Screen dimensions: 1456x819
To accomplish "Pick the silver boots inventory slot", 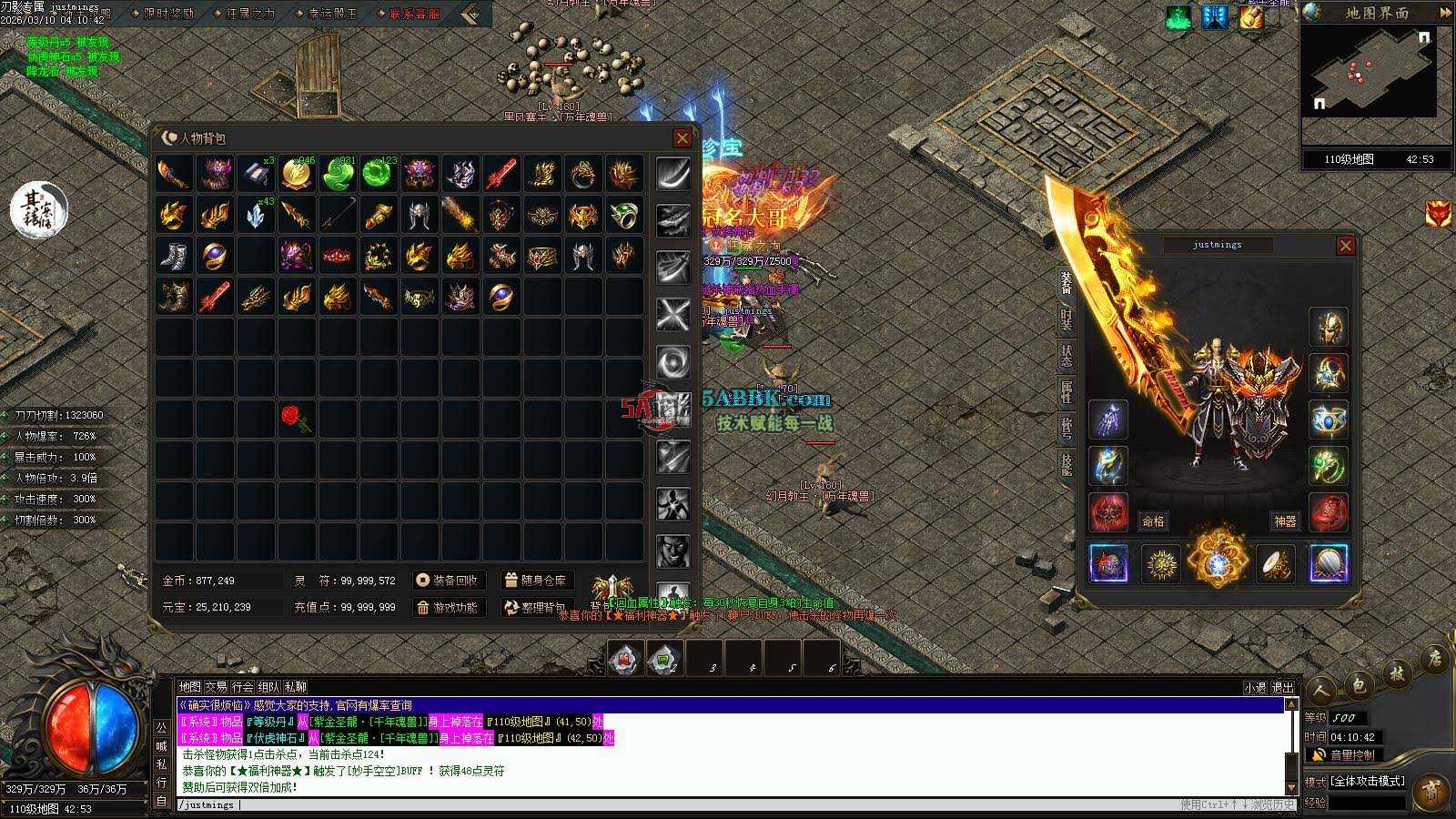I will 174,257.
